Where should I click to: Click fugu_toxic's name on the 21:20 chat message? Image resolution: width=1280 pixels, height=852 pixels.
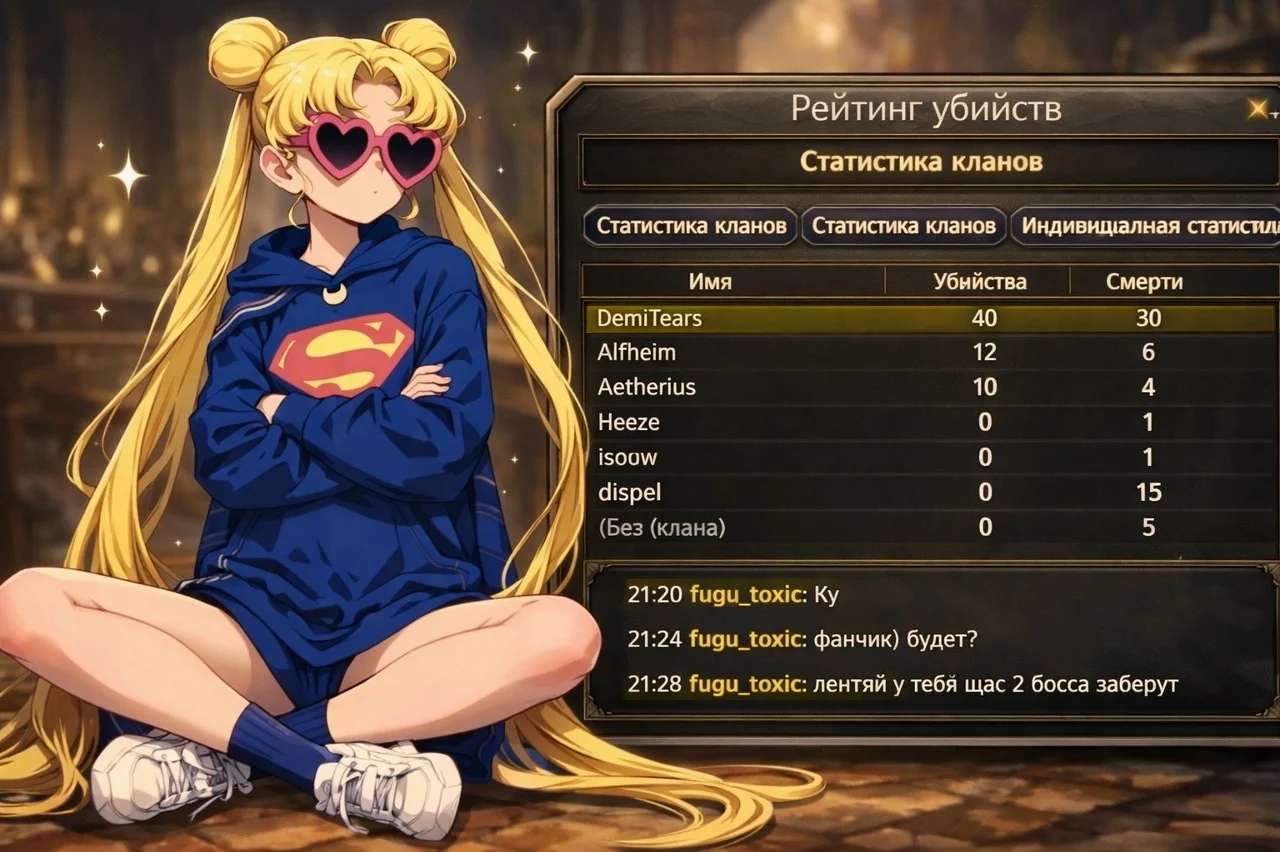(746, 596)
